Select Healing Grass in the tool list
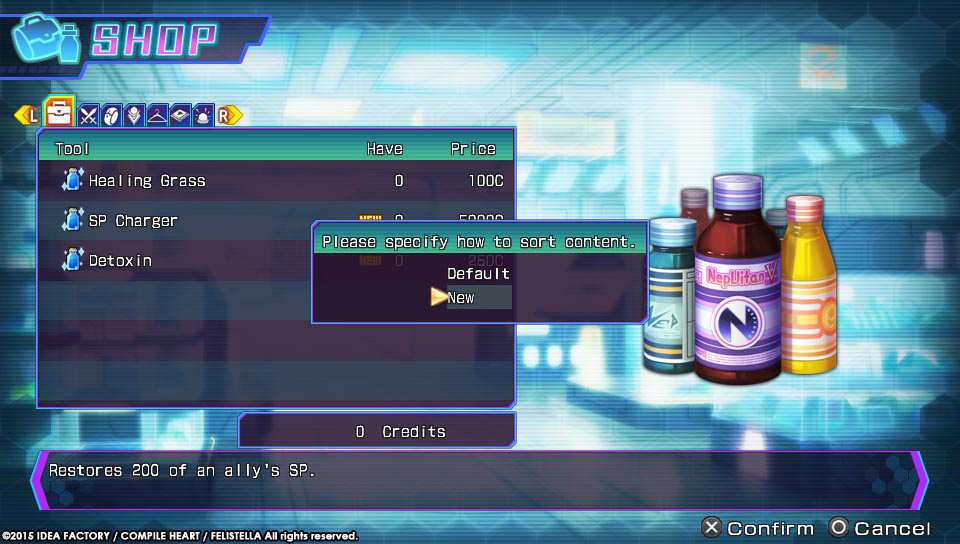Viewport: 960px width, 544px height. (147, 181)
